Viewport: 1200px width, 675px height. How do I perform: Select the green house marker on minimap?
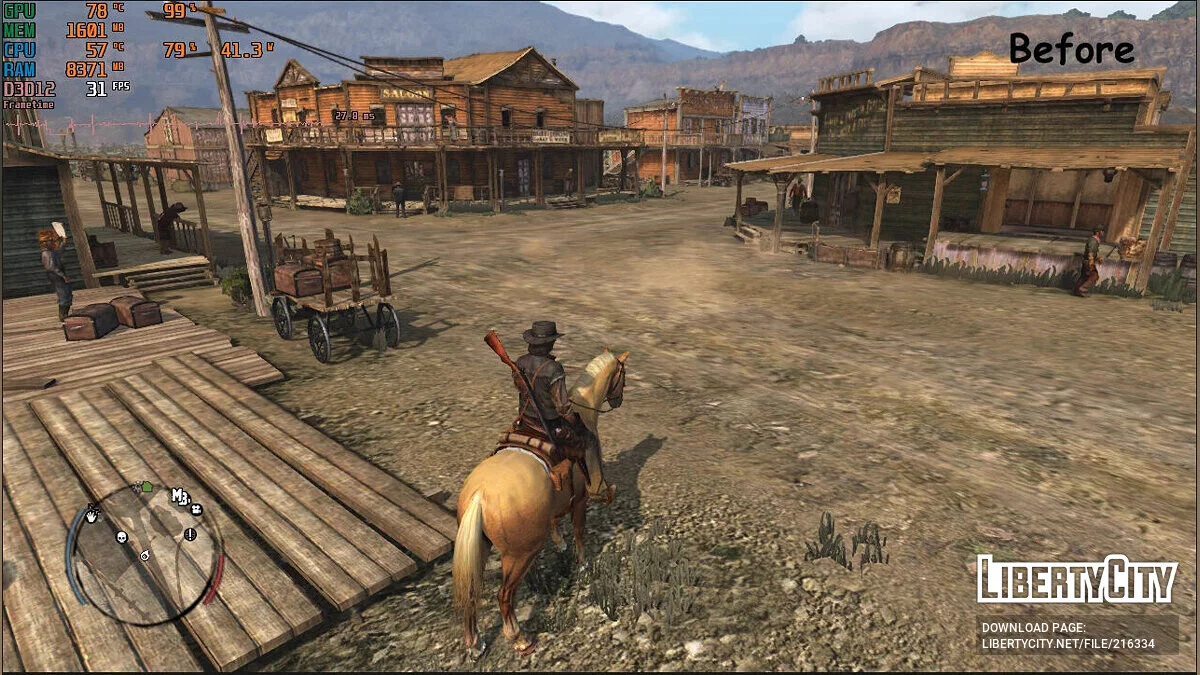[147, 487]
